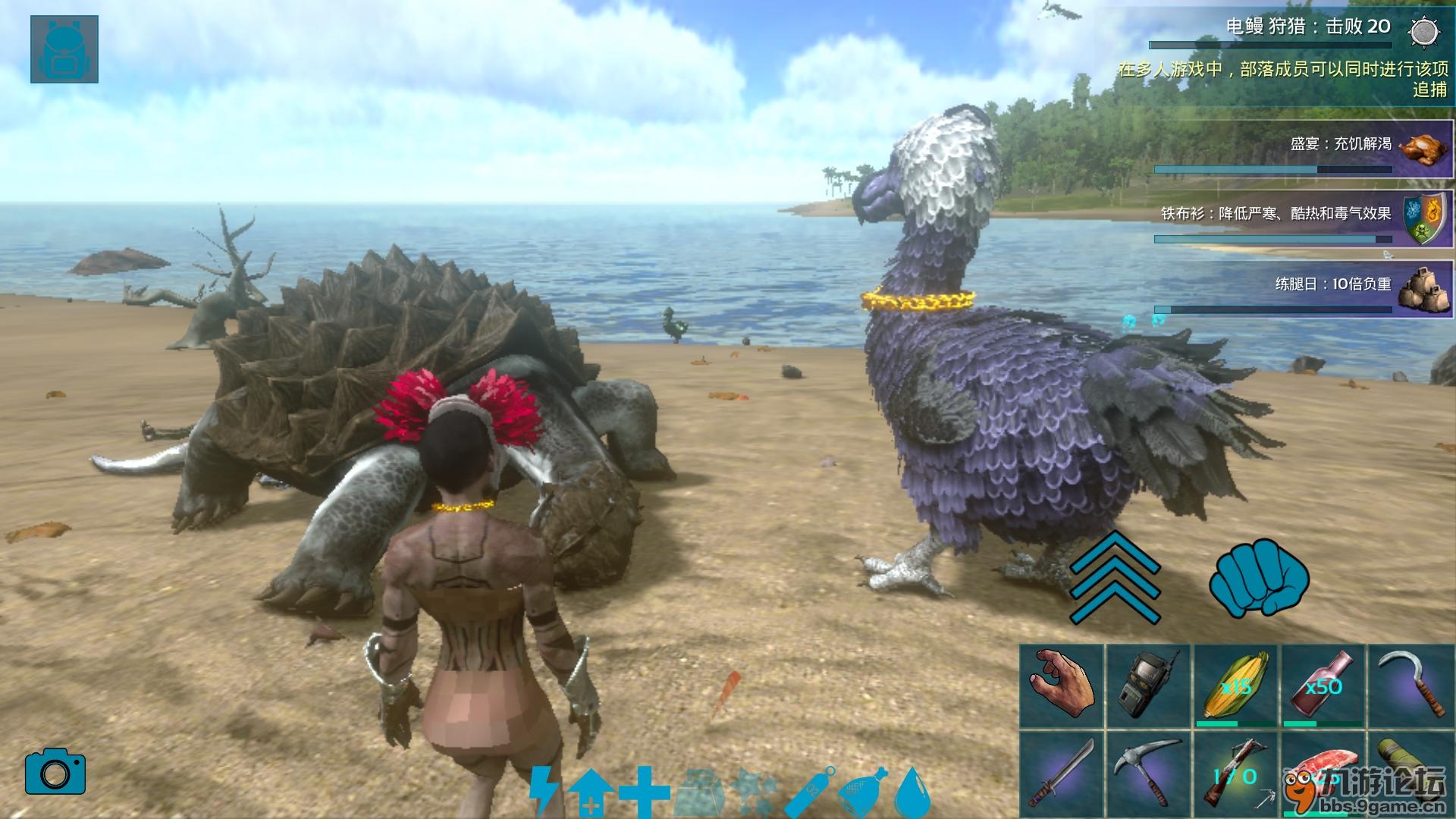
Task: Equip the crossbow from the hotbar
Action: (x=1237, y=773)
